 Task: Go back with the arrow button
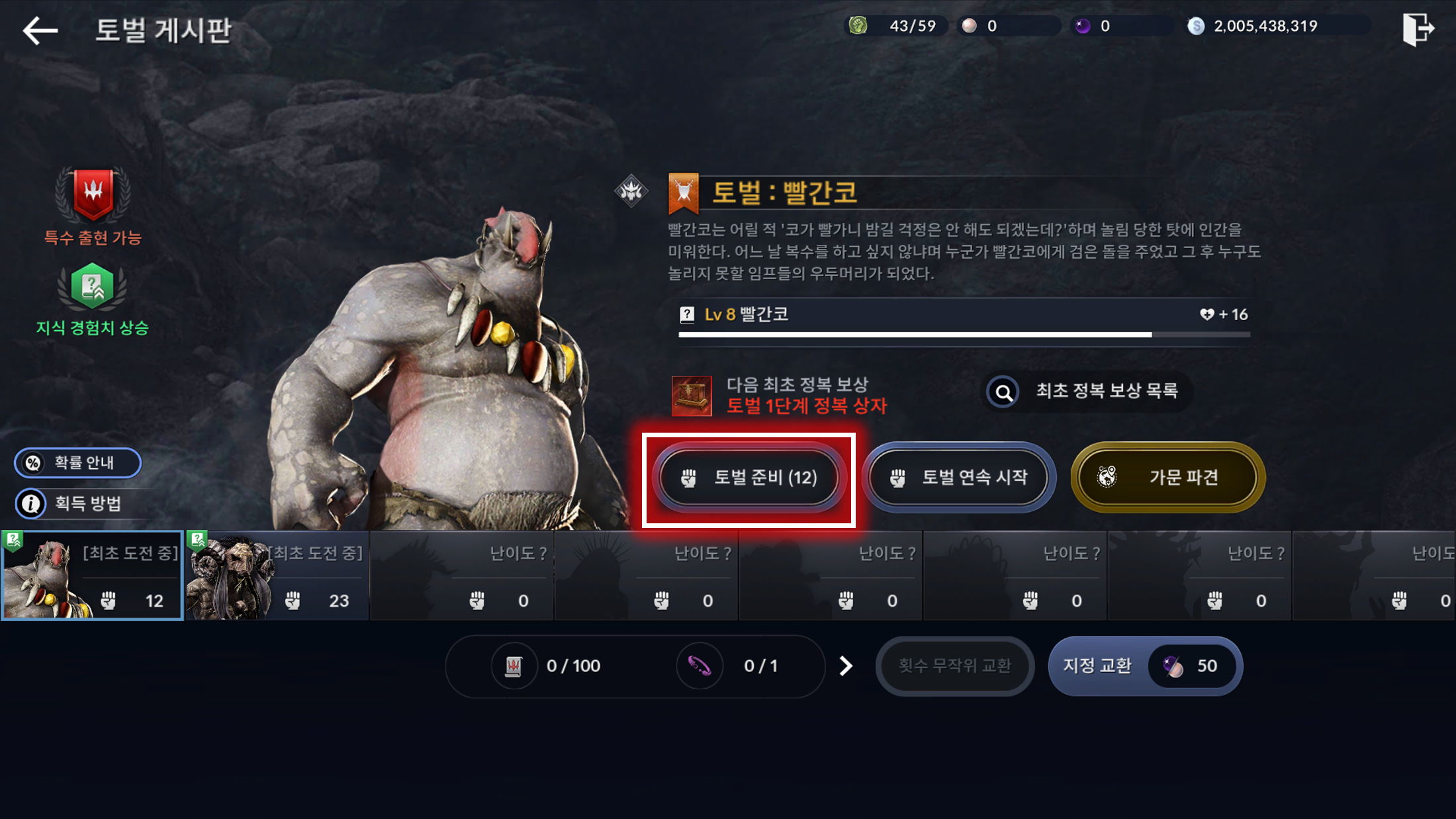pyautogui.click(x=40, y=30)
